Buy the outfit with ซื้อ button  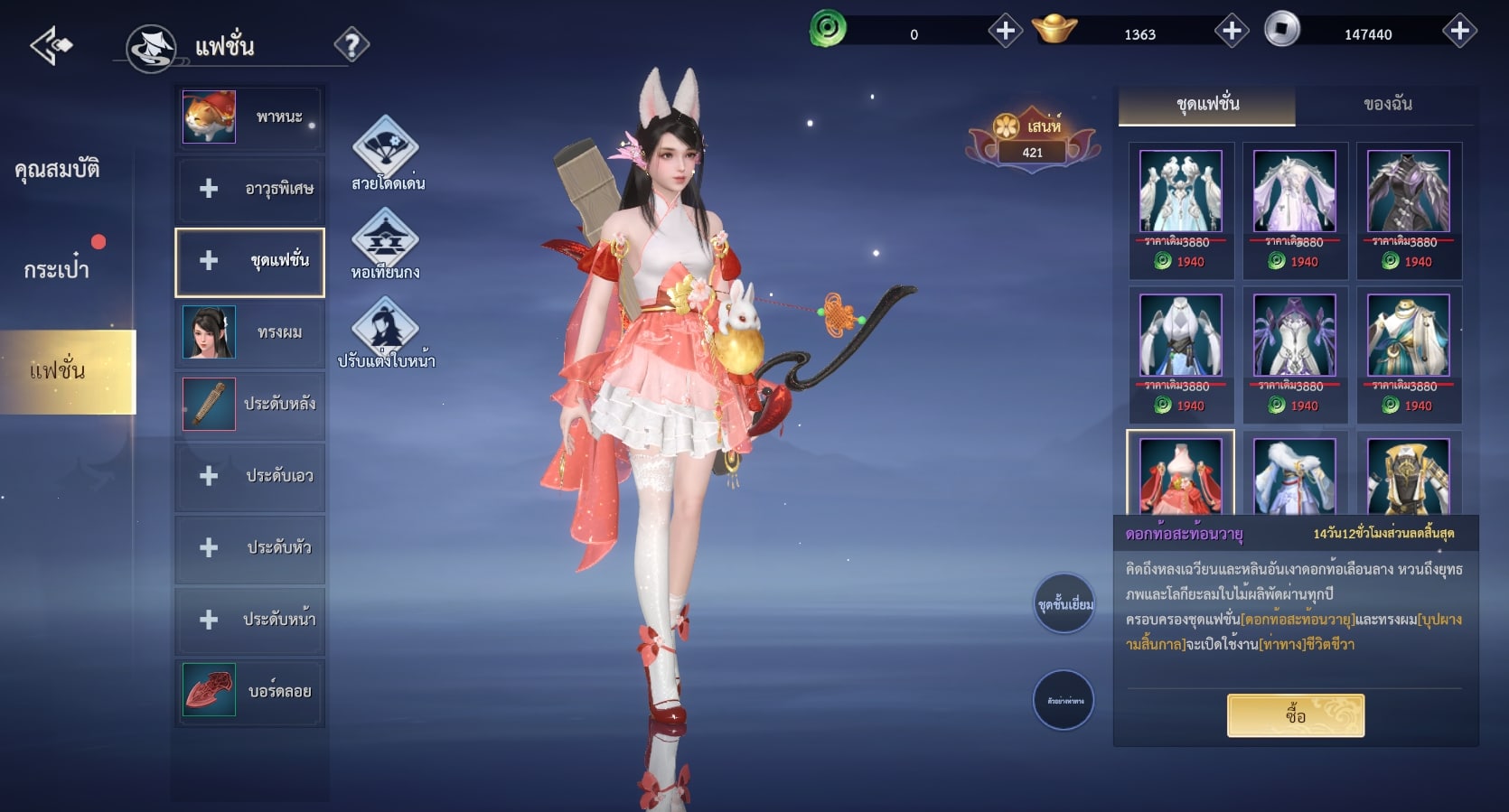[x=1295, y=715]
